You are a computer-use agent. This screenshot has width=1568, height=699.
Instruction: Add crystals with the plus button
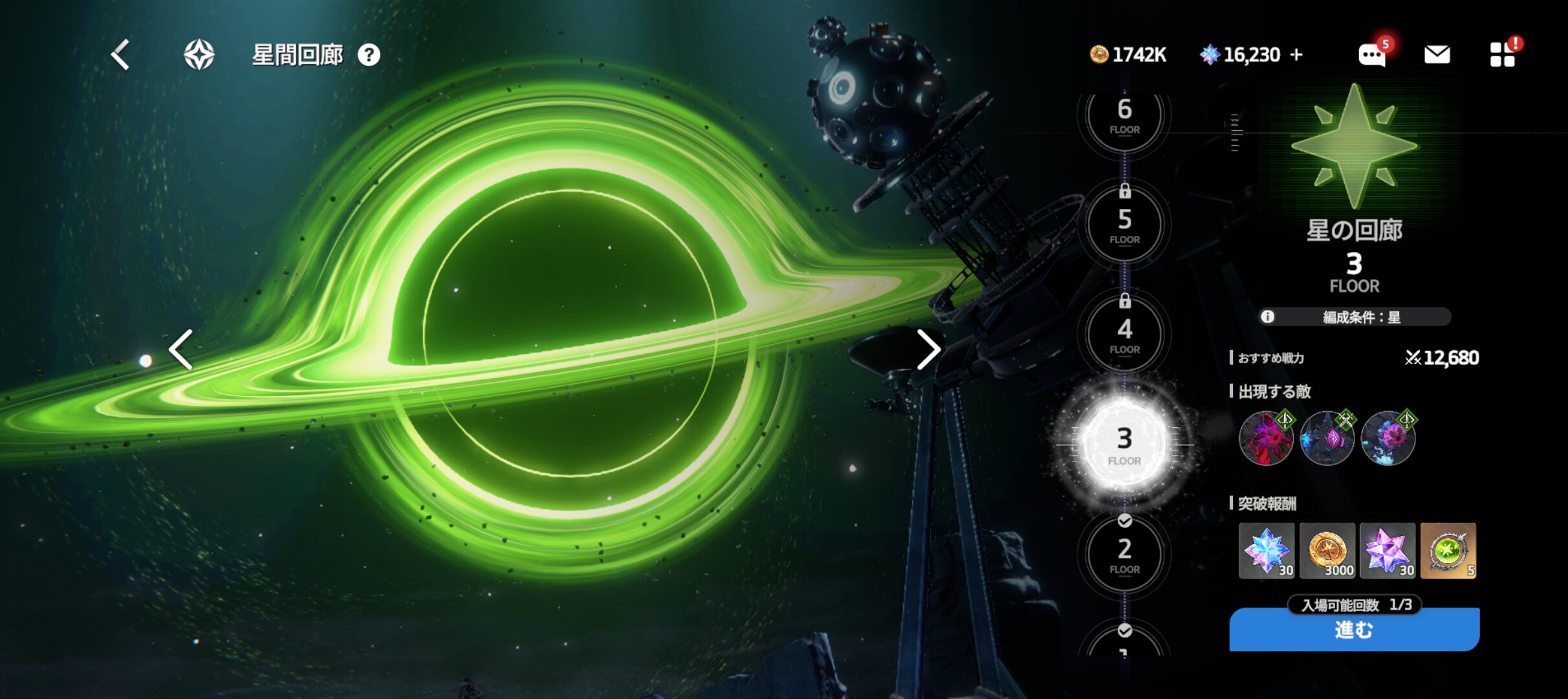1296,55
